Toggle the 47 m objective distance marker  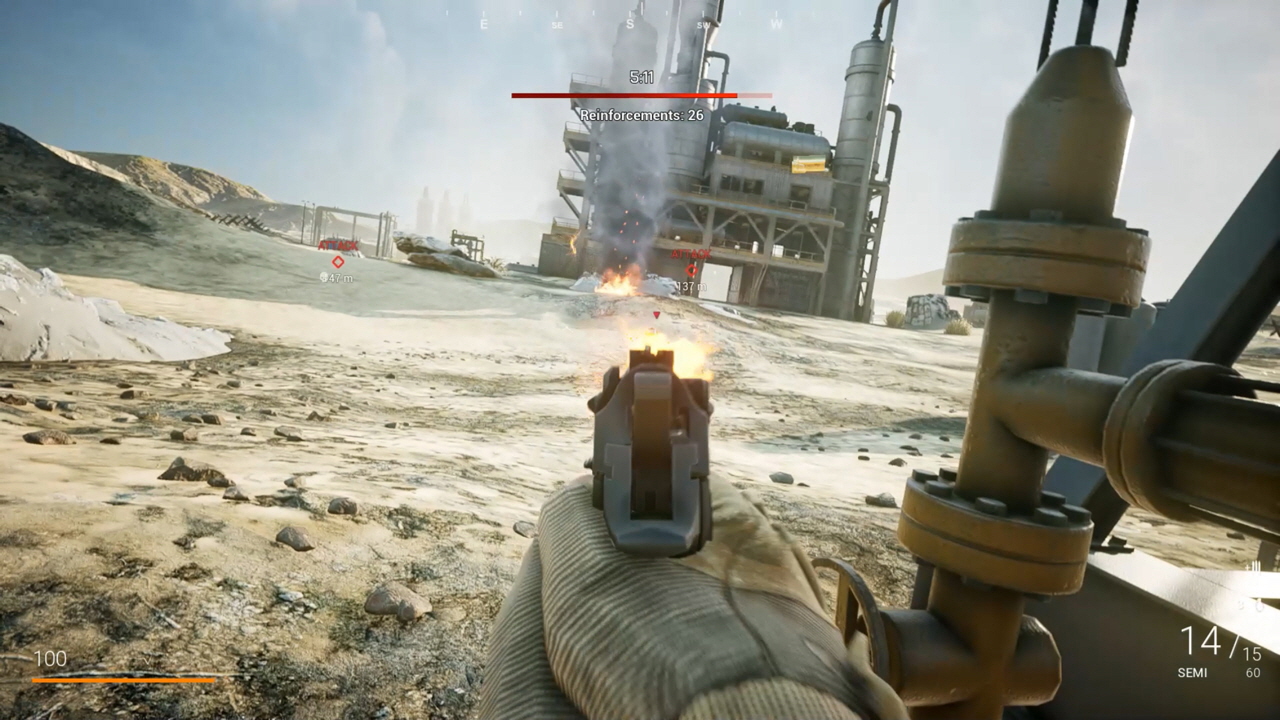coord(335,276)
